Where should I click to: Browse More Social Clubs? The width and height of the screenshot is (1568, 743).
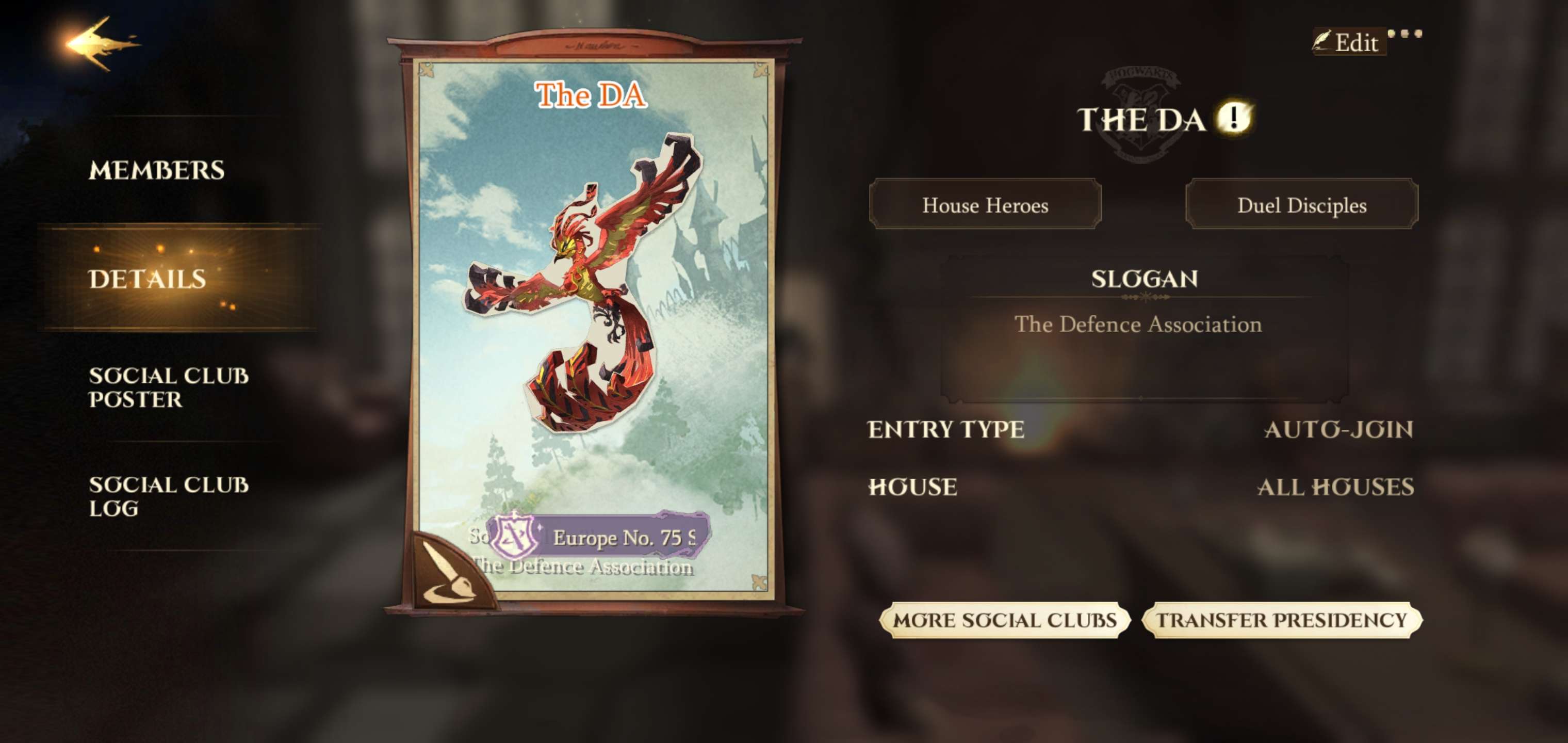click(x=1004, y=620)
